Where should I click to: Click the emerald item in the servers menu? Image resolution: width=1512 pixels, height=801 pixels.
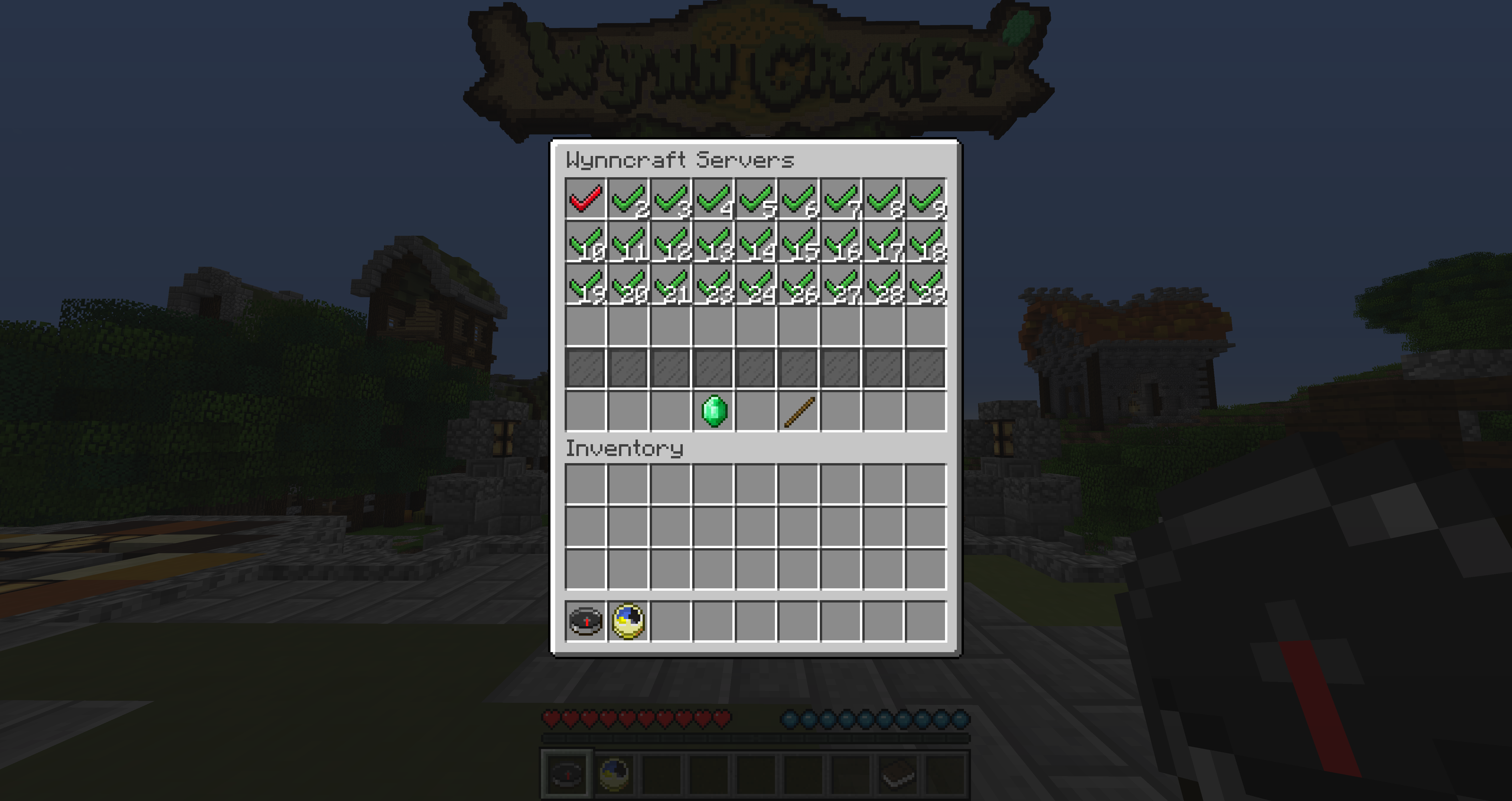(x=714, y=412)
